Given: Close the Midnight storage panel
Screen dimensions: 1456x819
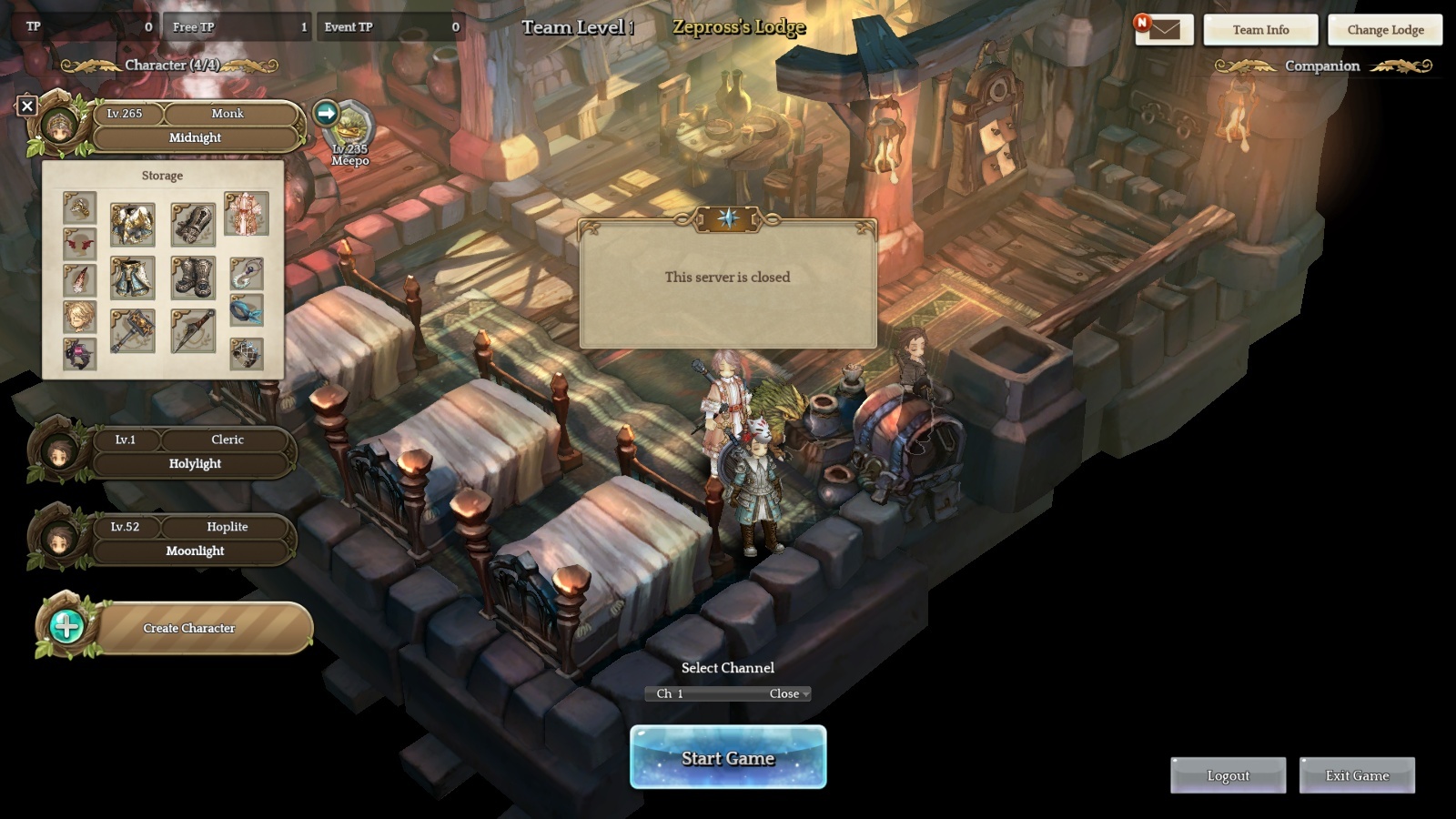Looking at the screenshot, I should coord(27,106).
